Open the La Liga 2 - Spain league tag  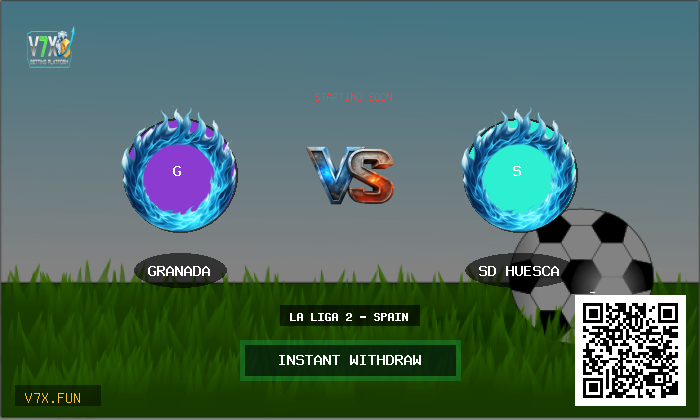tap(349, 317)
